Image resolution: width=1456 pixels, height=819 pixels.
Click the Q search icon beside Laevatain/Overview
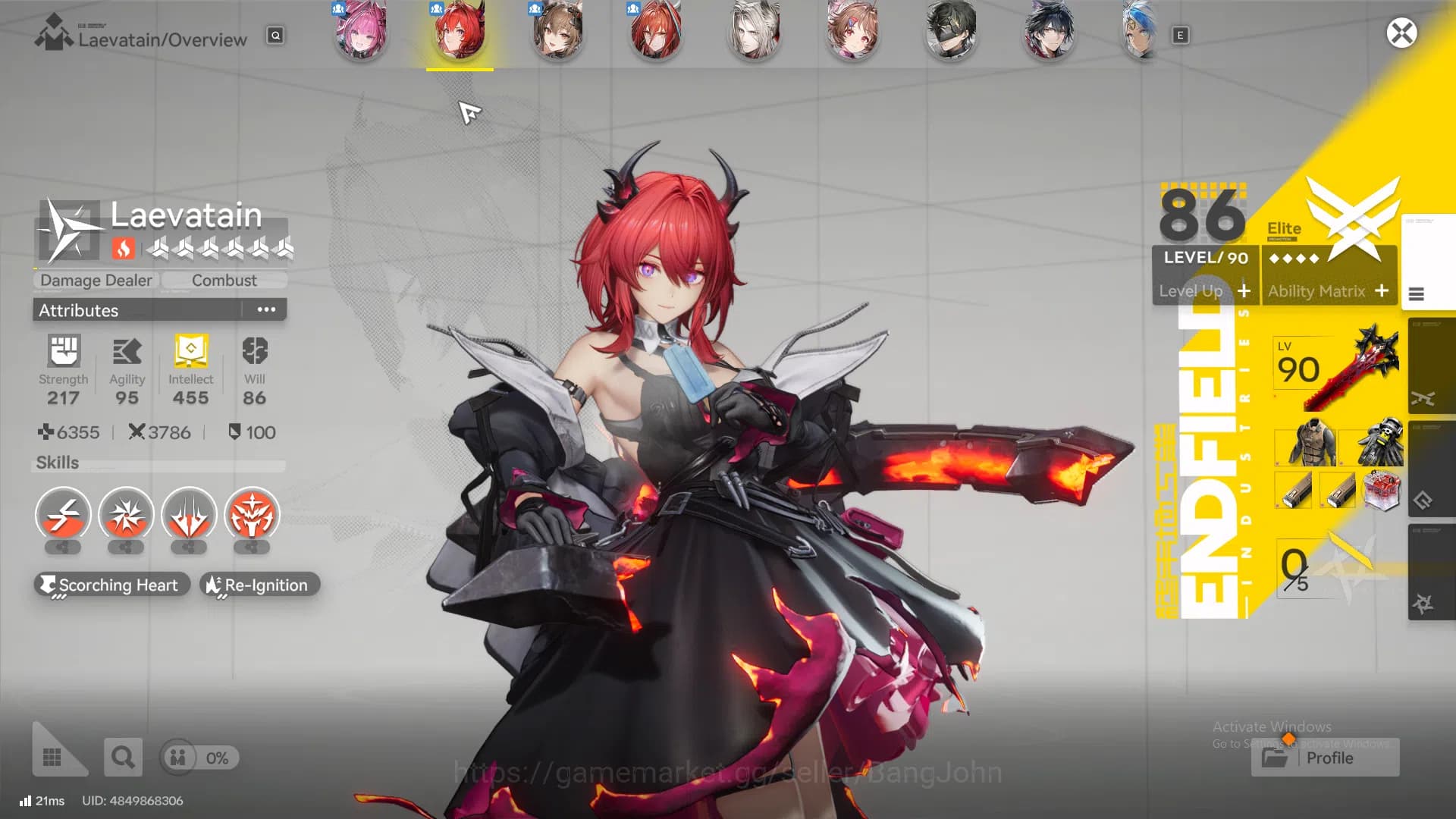[275, 35]
